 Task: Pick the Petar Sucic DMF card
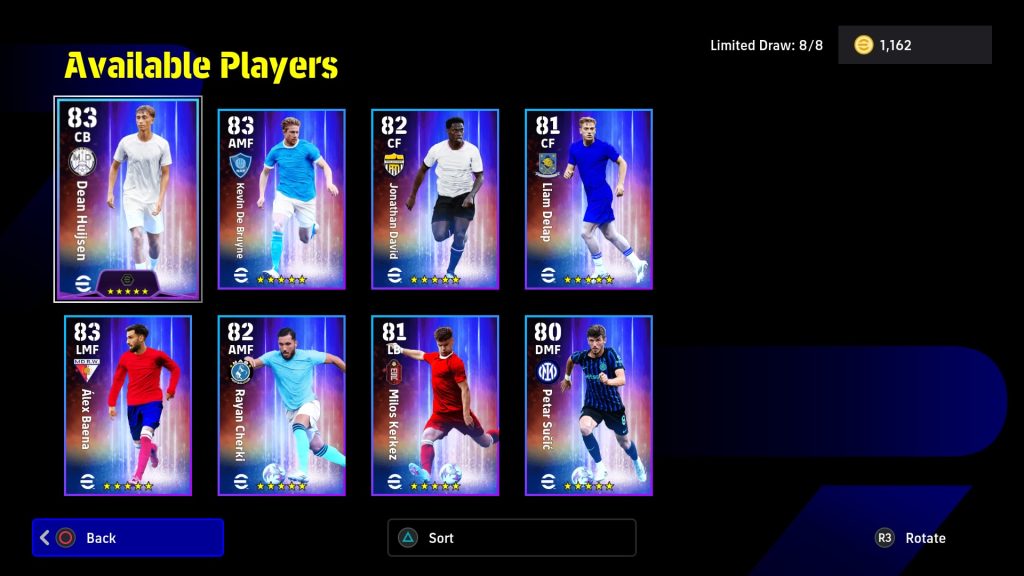[x=588, y=405]
